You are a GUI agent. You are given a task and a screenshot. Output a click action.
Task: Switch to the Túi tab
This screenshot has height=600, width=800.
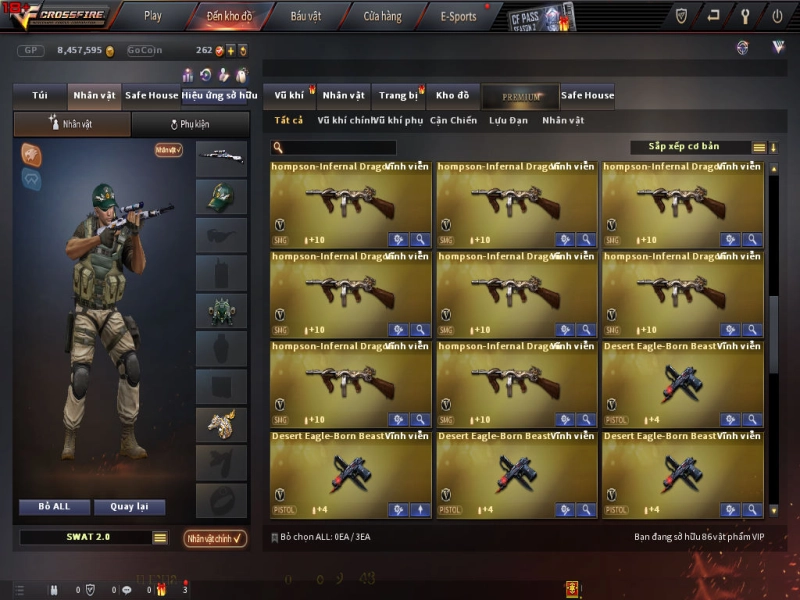[x=40, y=96]
